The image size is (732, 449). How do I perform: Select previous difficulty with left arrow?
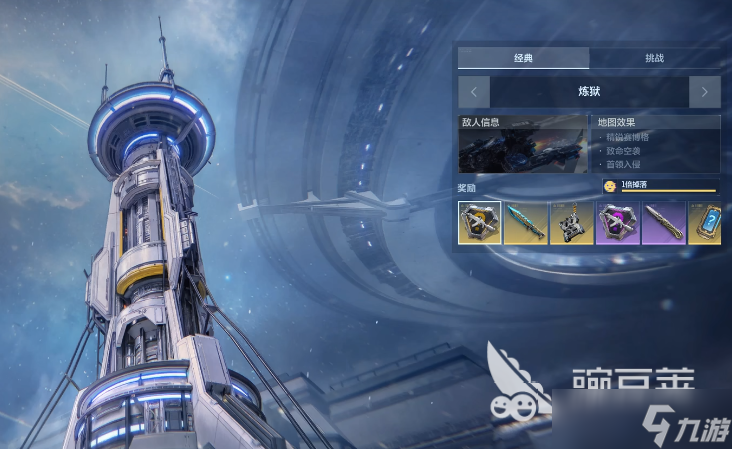click(474, 92)
